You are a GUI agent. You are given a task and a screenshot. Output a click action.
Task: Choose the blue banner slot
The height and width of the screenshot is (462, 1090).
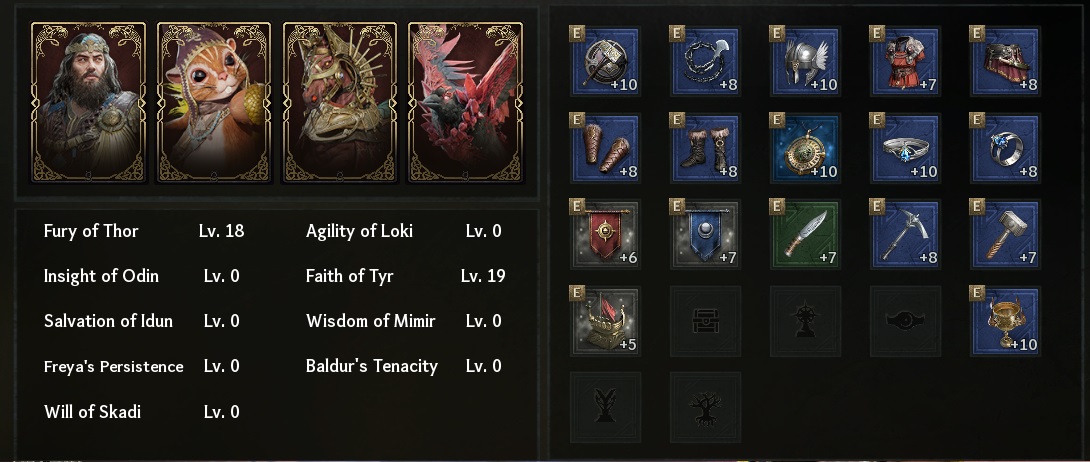click(705, 234)
